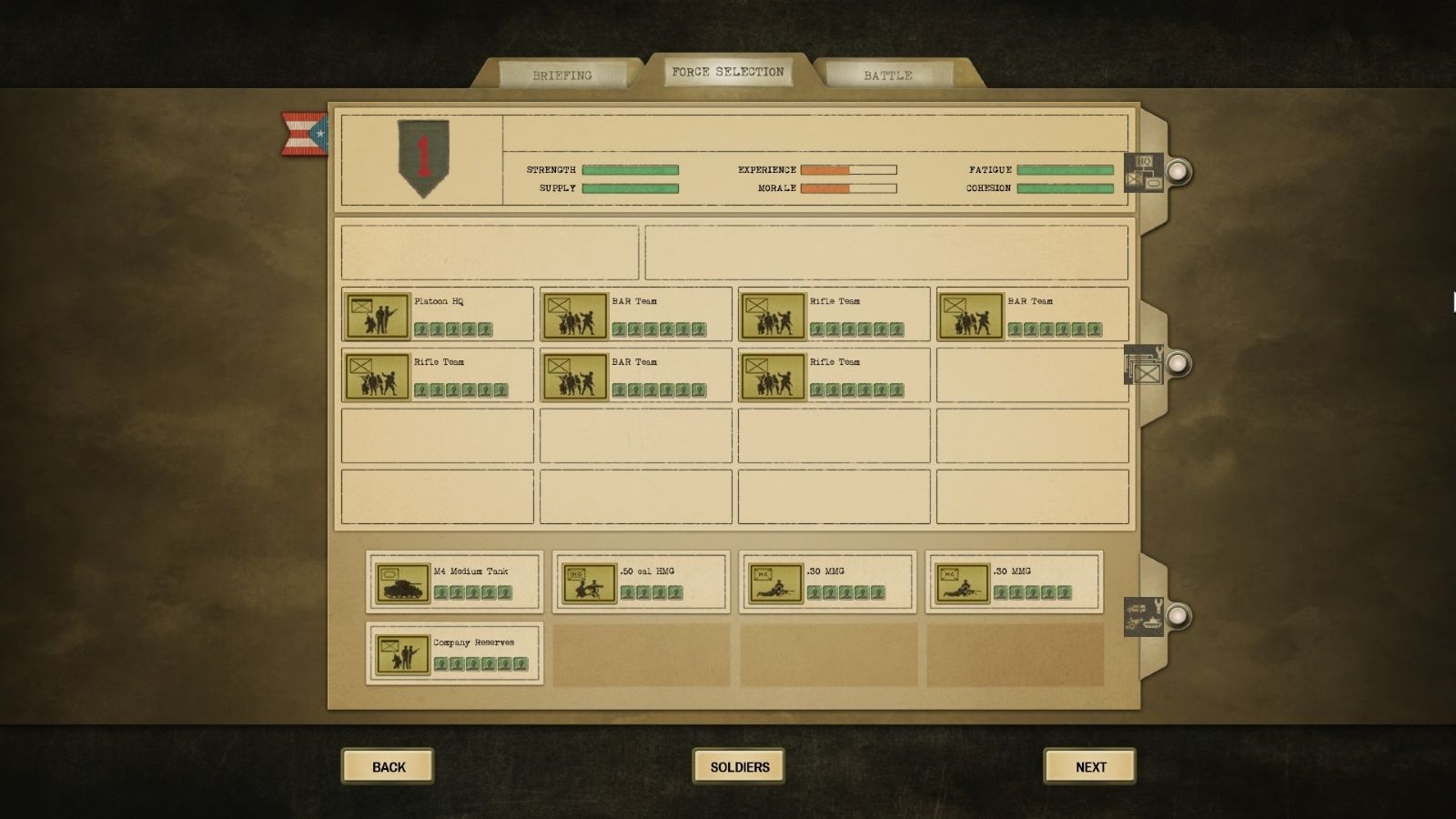The width and height of the screenshot is (1456, 819).
Task: Select the FORCE SELECTION tab
Action: point(727,70)
